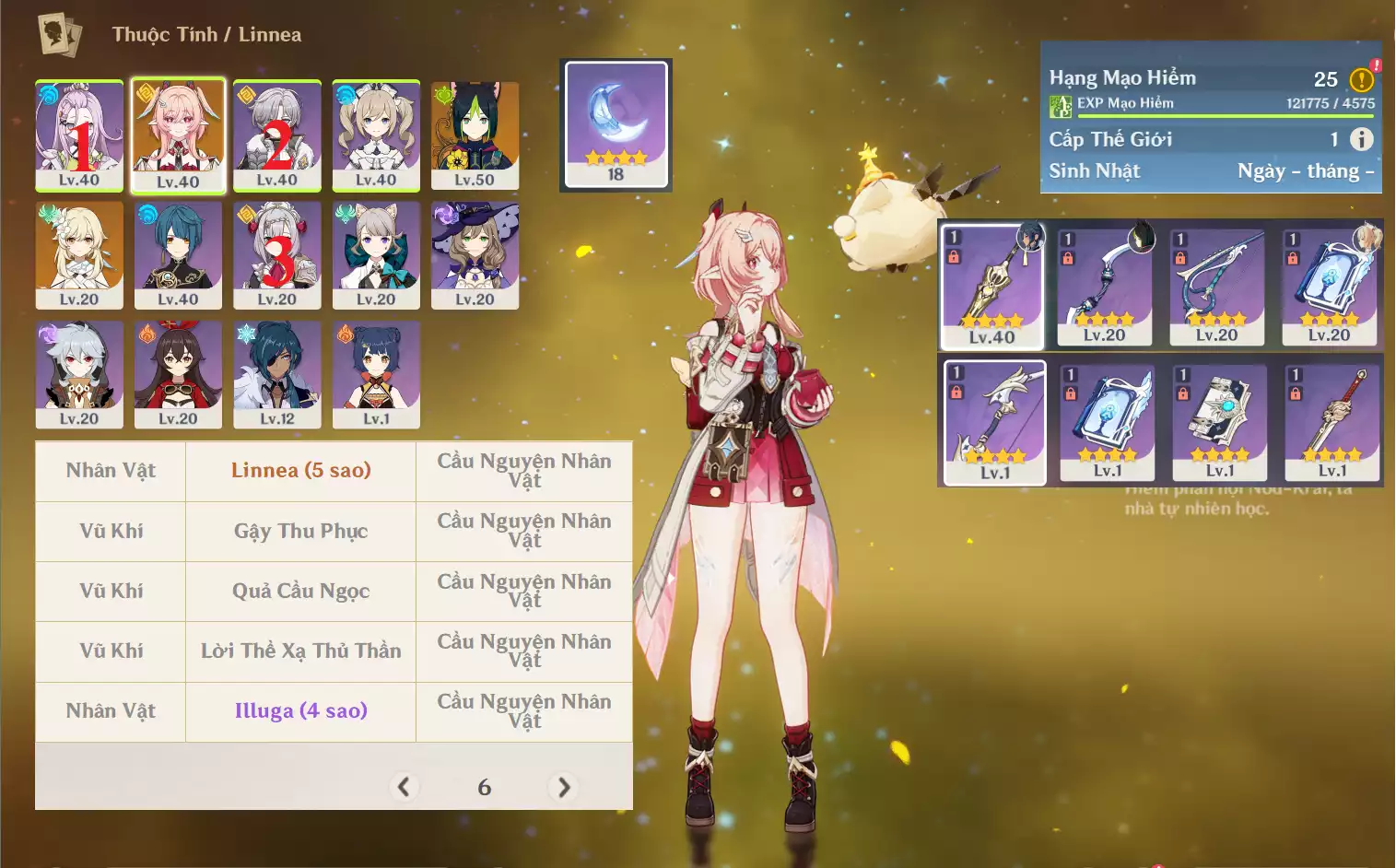Open the Illuga (4 sao) list row
This screenshot has width=1396, height=868.
click(x=300, y=711)
